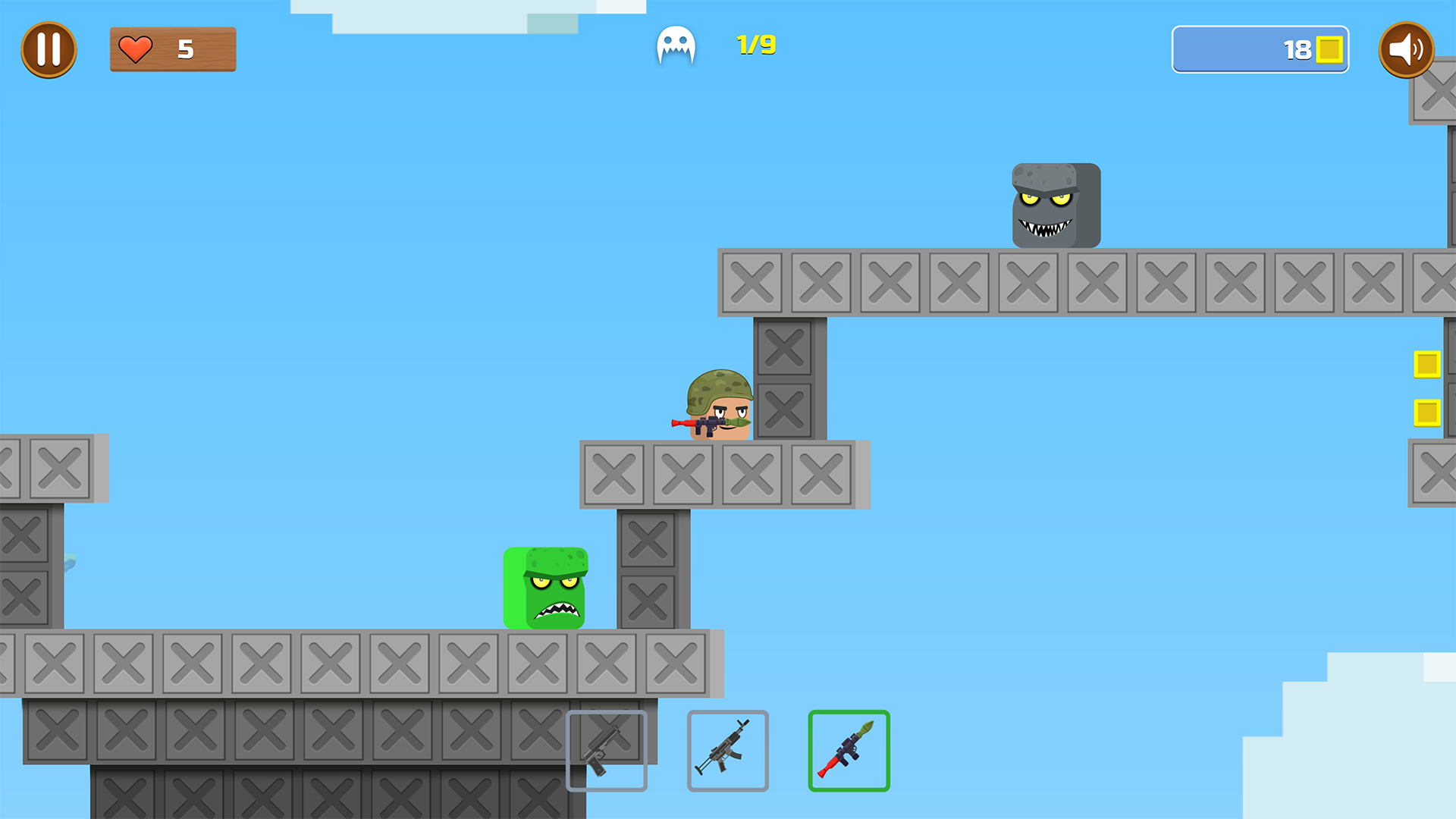Toggle the equipped RPG weapon slot off
1456x819 pixels.
(849, 751)
